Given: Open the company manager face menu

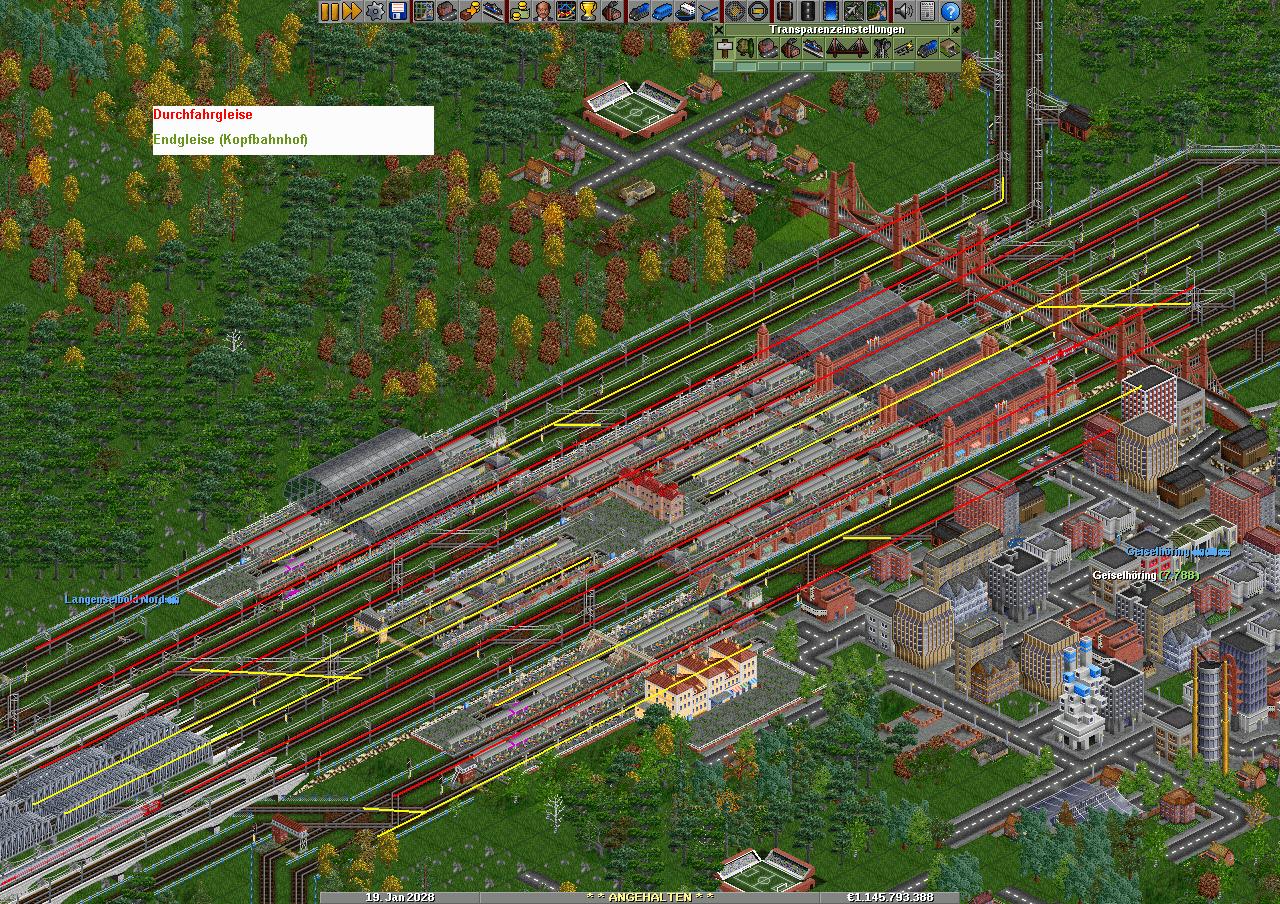Looking at the screenshot, I should [541, 11].
